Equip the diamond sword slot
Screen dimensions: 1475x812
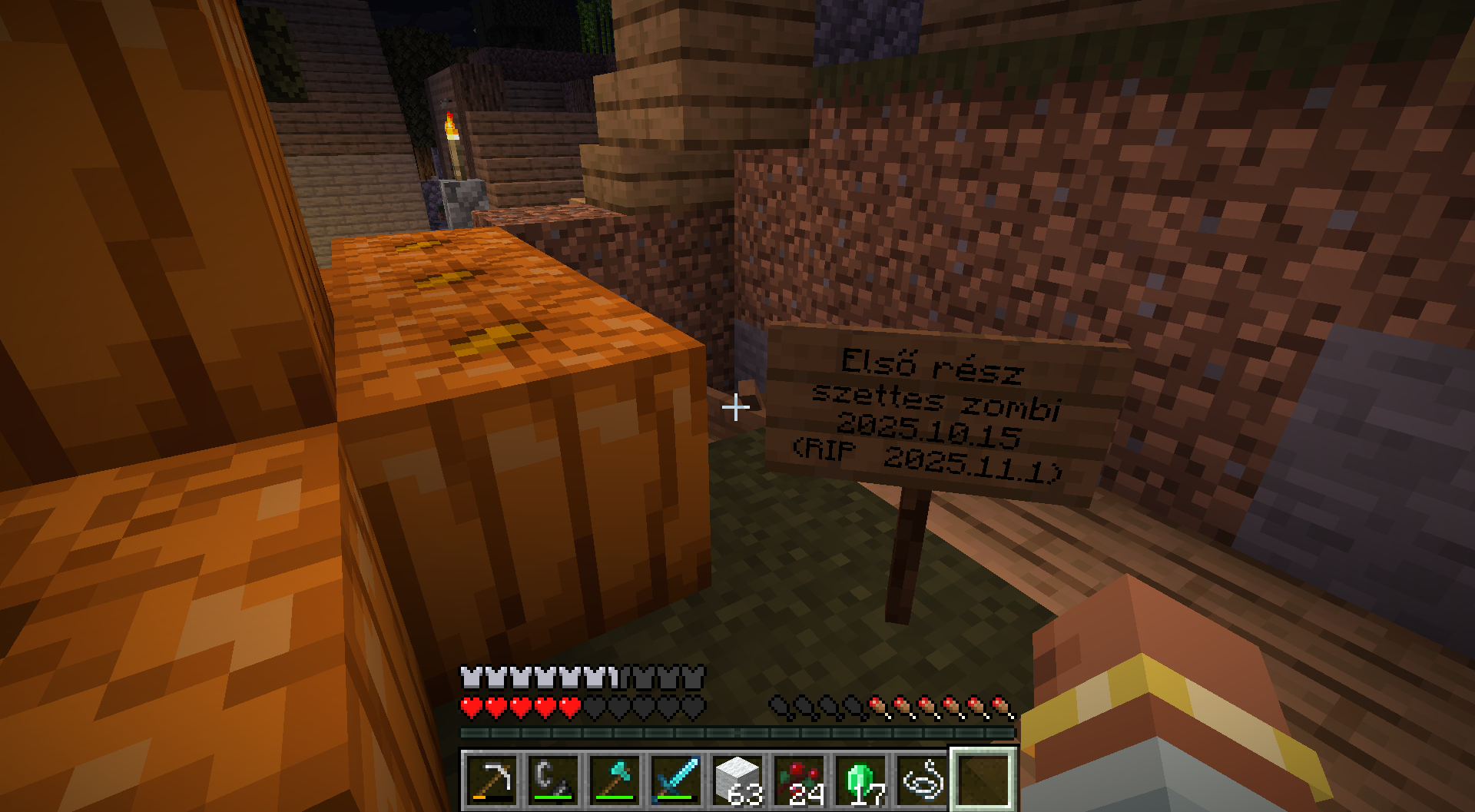coord(676,781)
